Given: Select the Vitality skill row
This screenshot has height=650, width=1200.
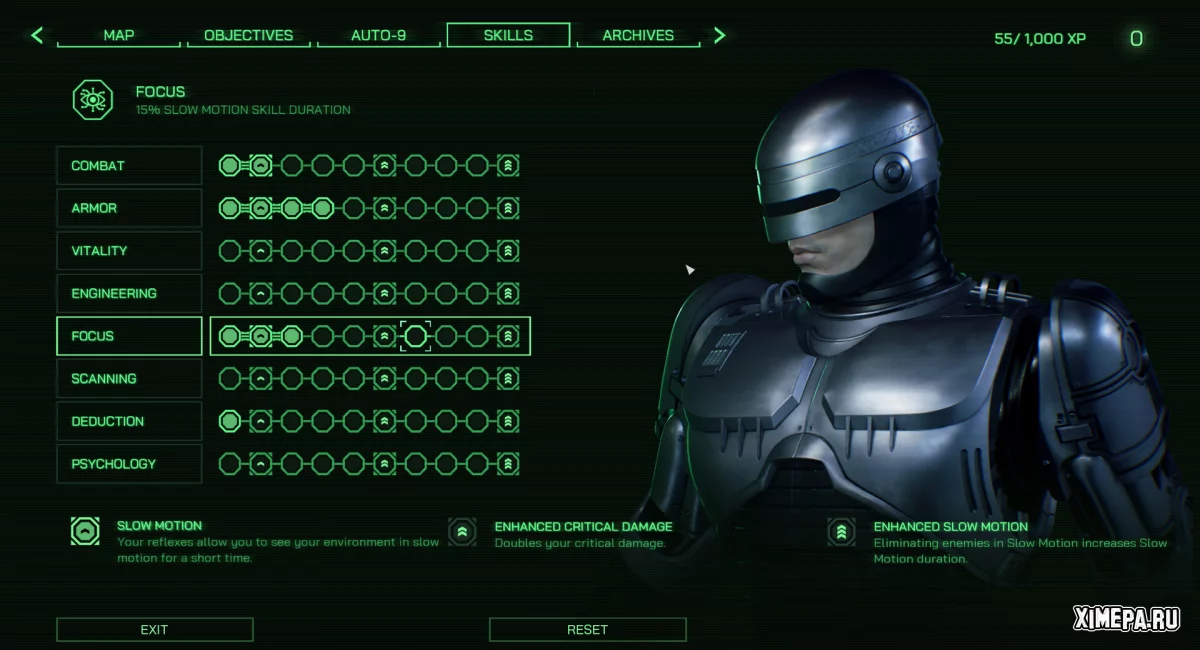Looking at the screenshot, I should click(129, 251).
